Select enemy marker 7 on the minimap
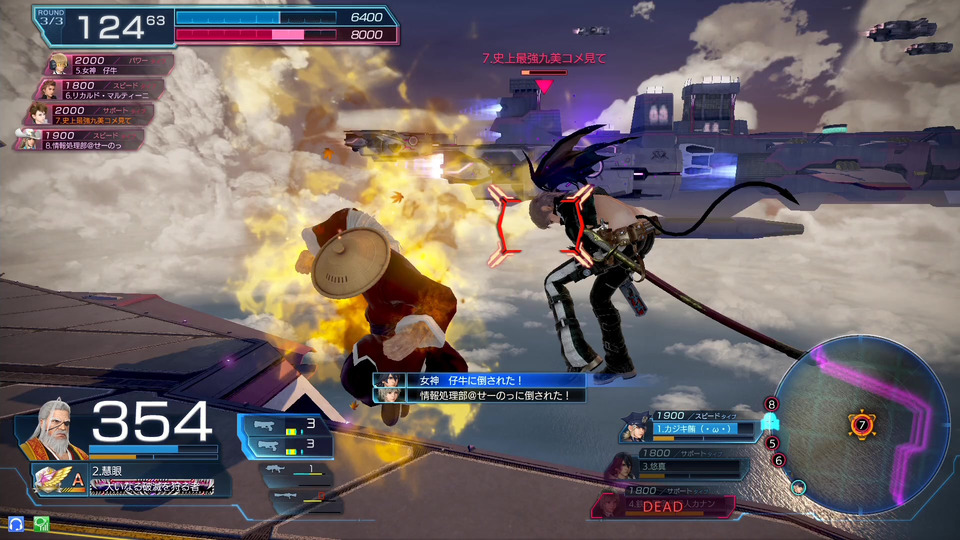The width and height of the screenshot is (960, 540). (861, 425)
